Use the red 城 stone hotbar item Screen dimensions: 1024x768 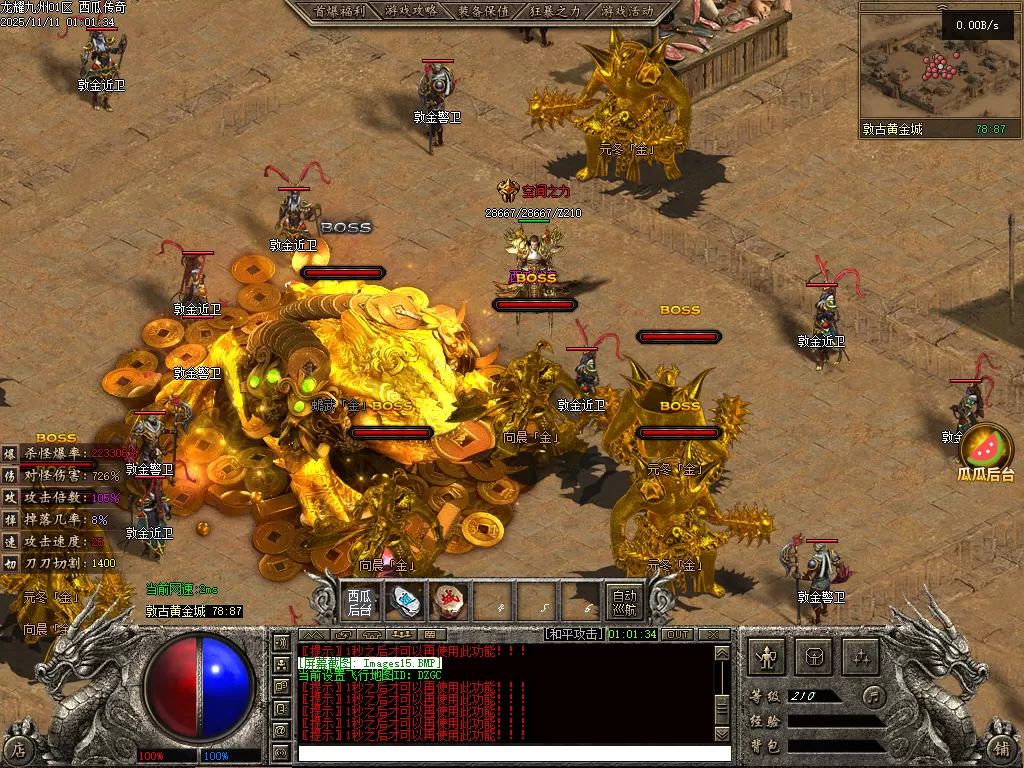pos(450,601)
